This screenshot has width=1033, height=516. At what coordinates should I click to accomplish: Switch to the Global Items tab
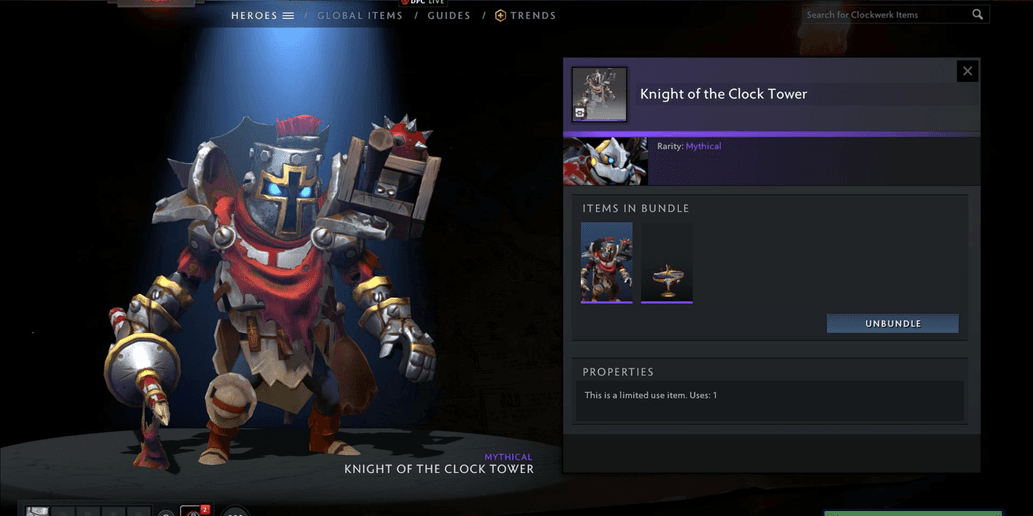tap(360, 16)
